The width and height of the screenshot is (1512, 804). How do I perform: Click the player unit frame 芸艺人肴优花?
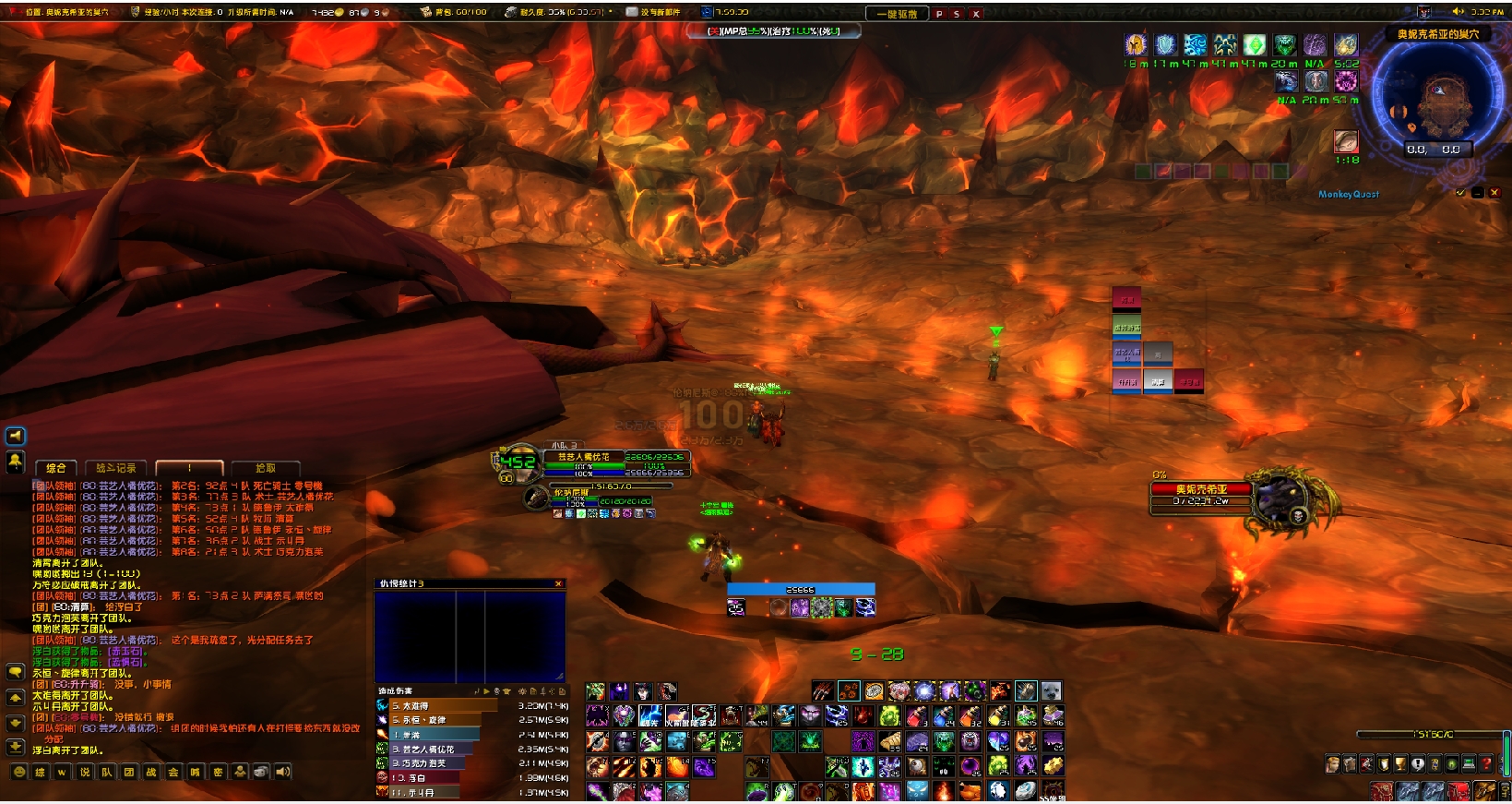583,457
